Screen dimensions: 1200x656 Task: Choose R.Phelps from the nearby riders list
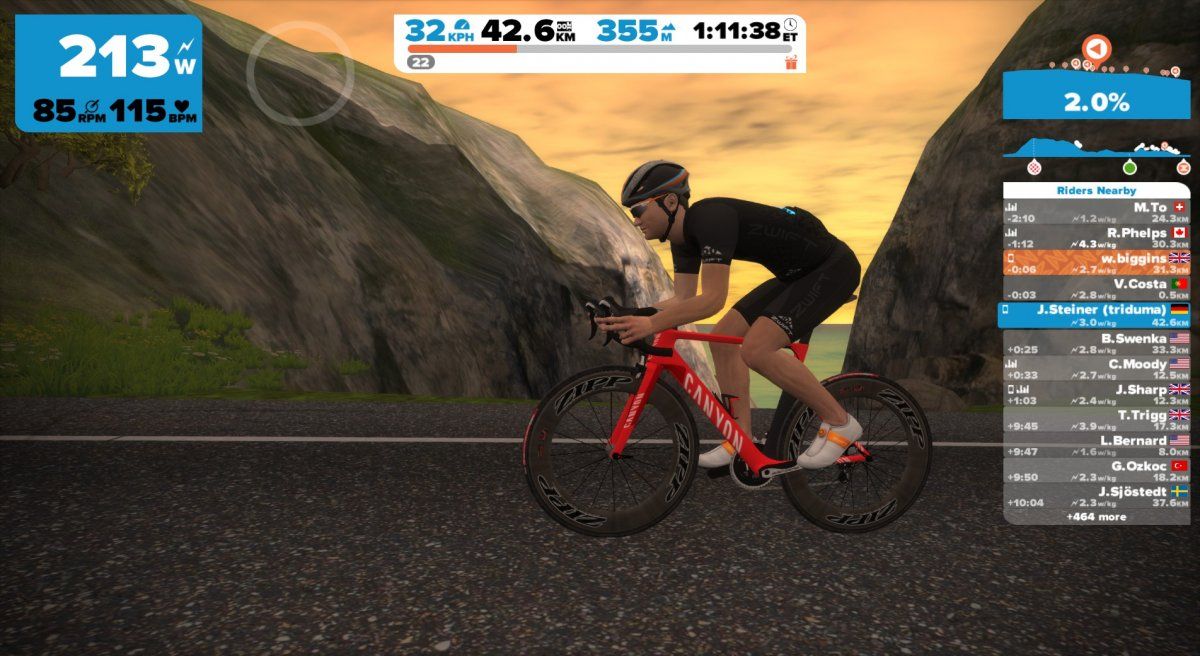point(1096,237)
